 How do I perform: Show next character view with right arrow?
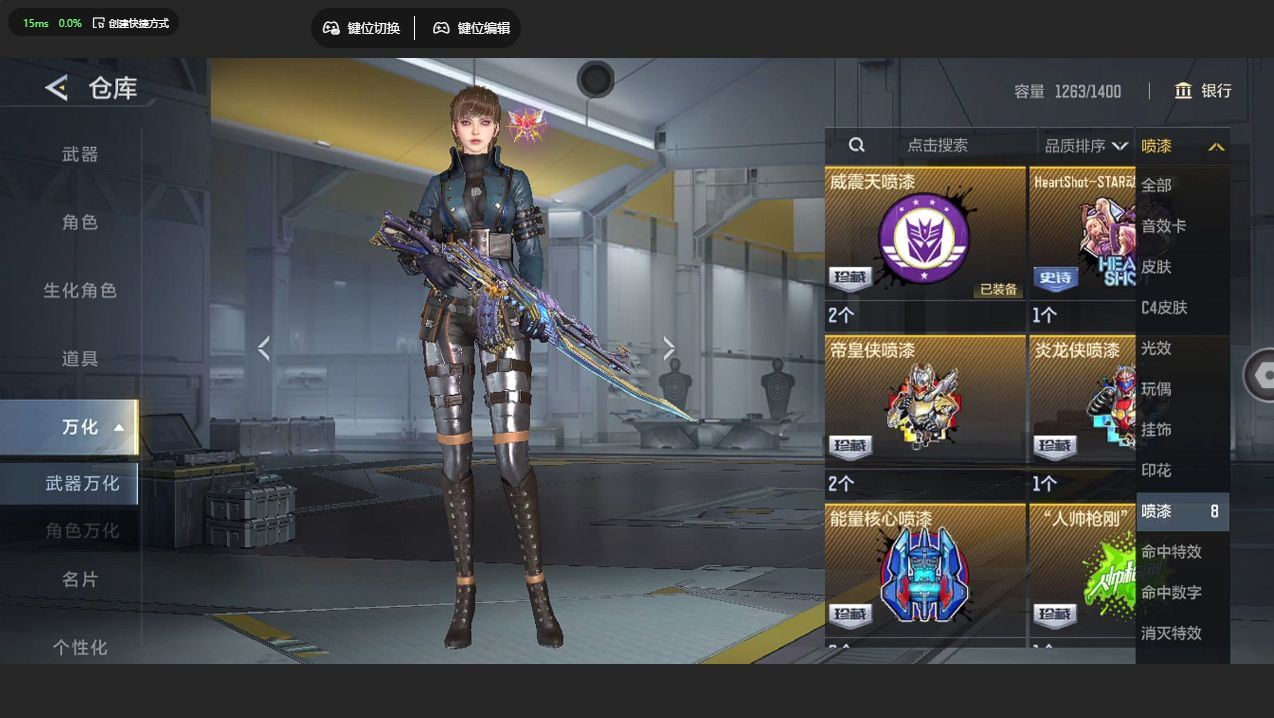[x=669, y=348]
